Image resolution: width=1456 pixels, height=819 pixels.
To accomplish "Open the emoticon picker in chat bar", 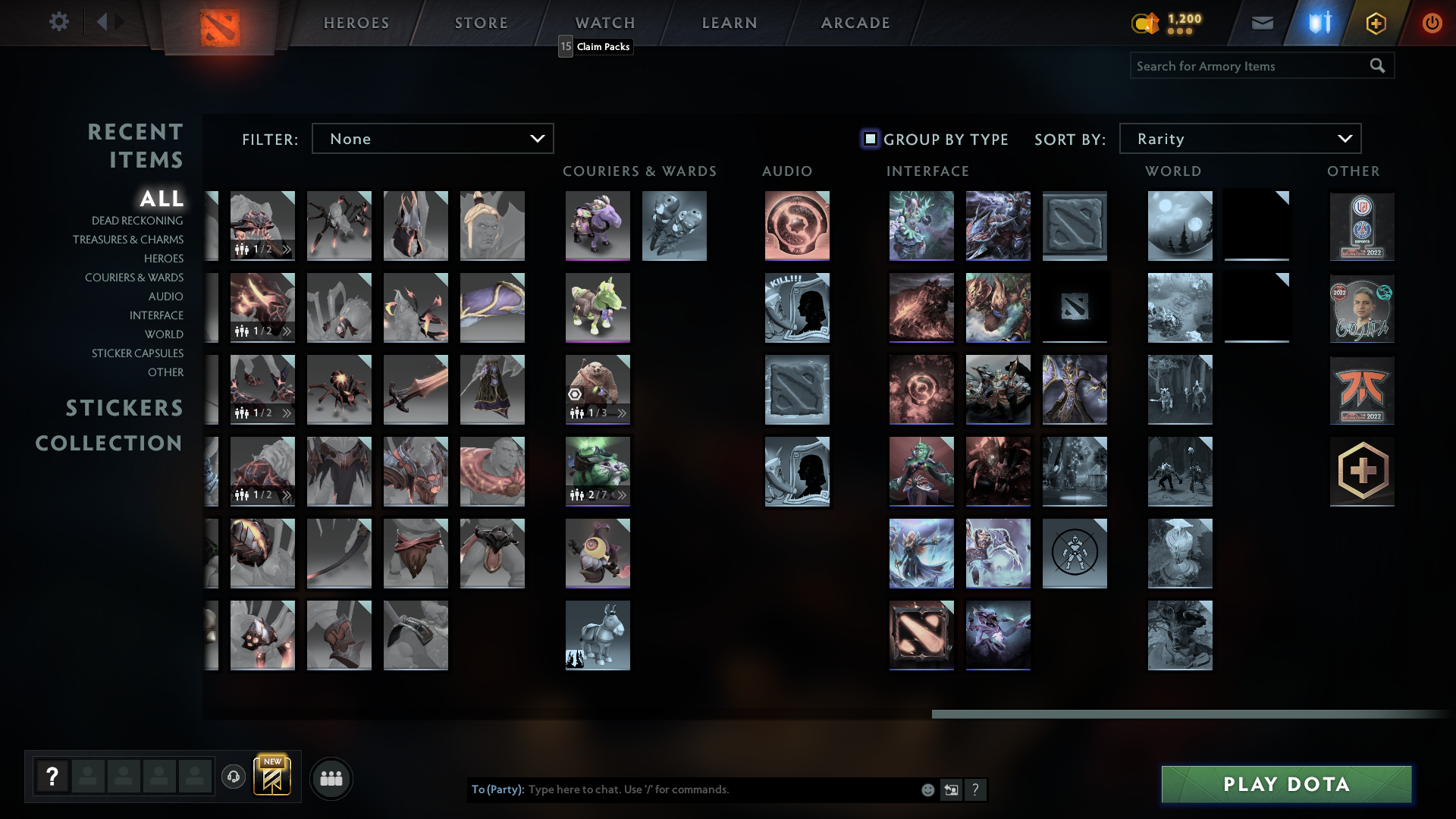I will tap(927, 789).
